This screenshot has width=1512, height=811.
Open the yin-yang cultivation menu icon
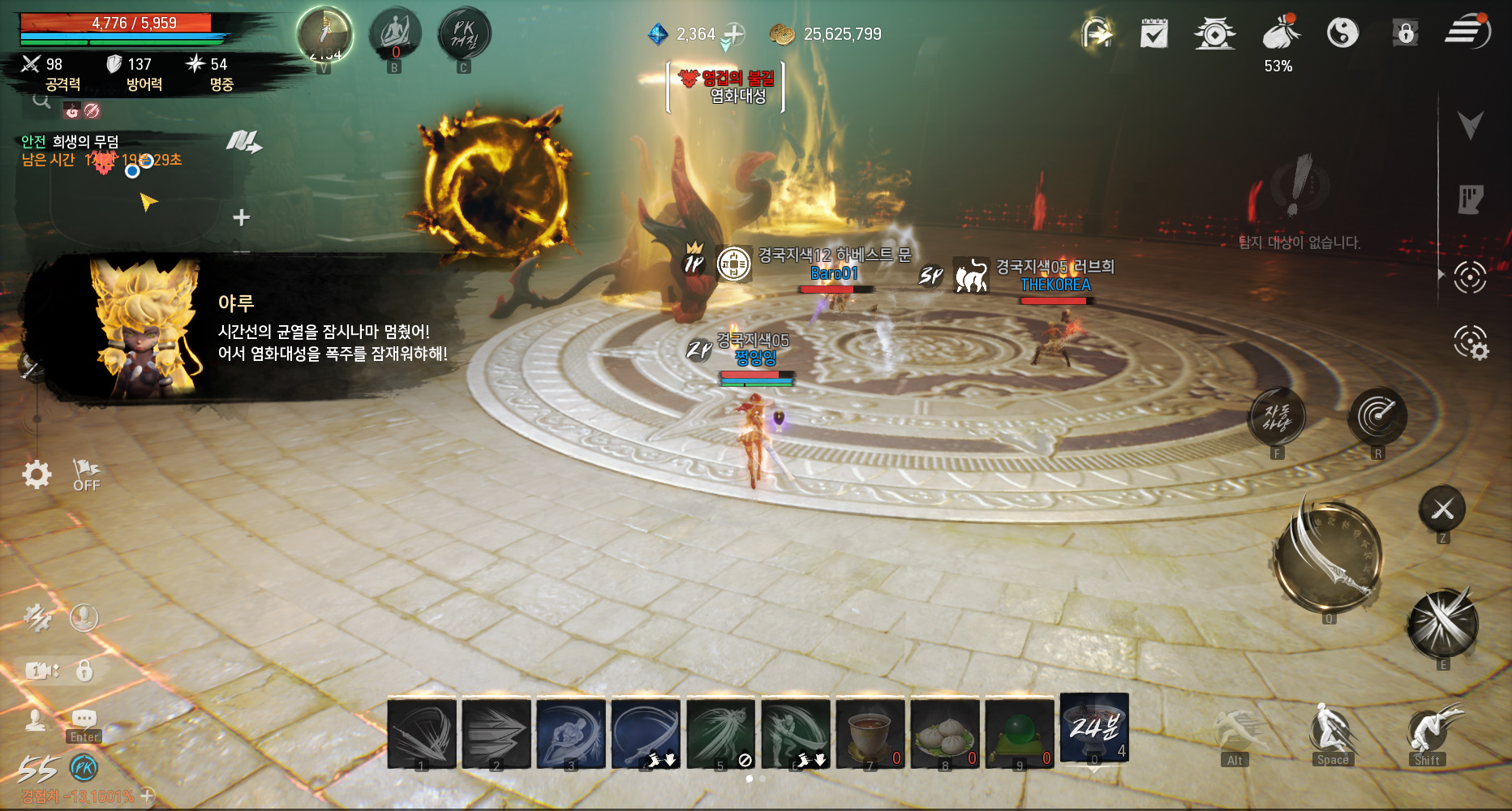pos(1342,32)
